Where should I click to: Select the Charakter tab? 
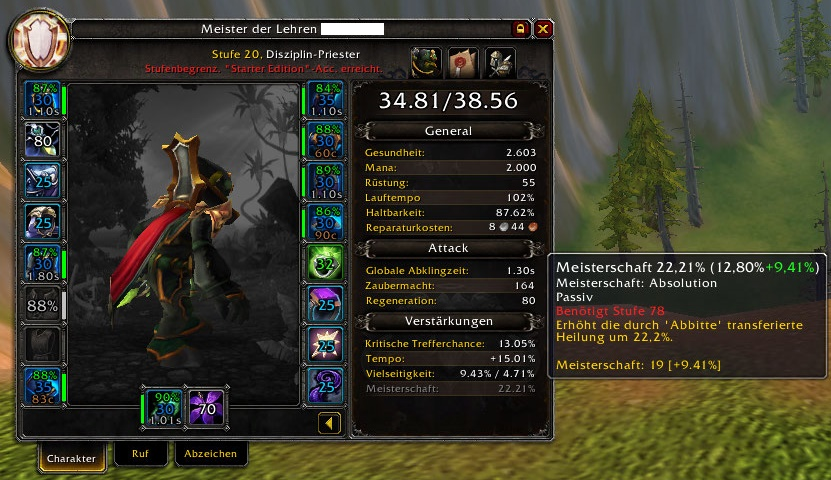coord(72,458)
